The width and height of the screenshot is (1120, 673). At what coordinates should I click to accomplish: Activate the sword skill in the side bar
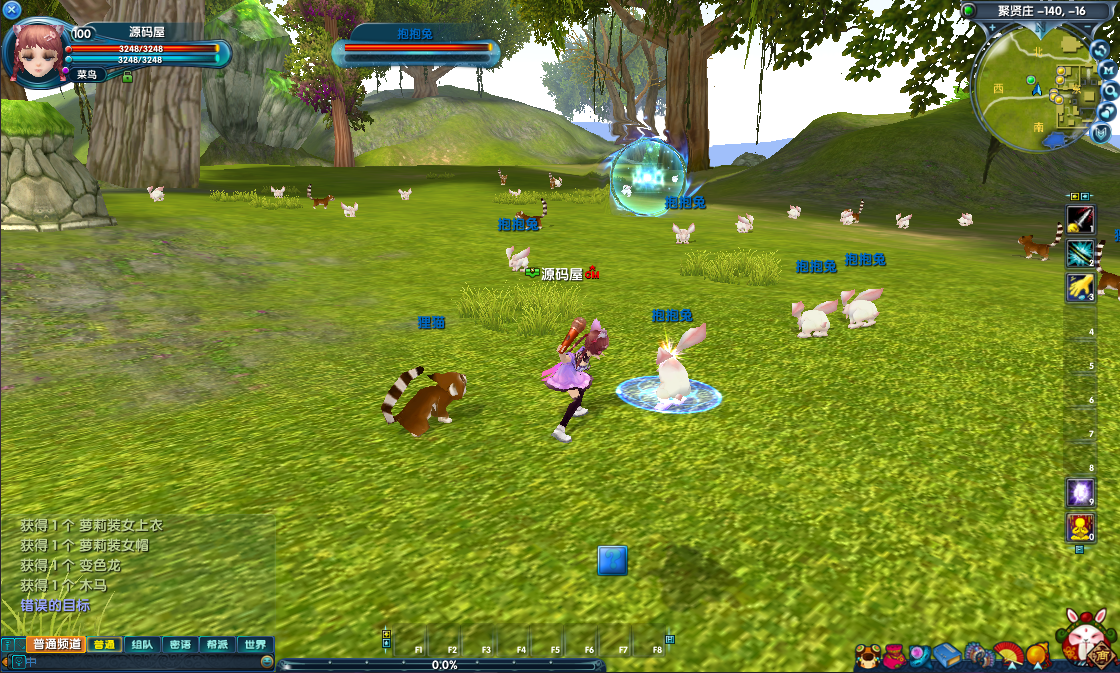tap(1080, 219)
